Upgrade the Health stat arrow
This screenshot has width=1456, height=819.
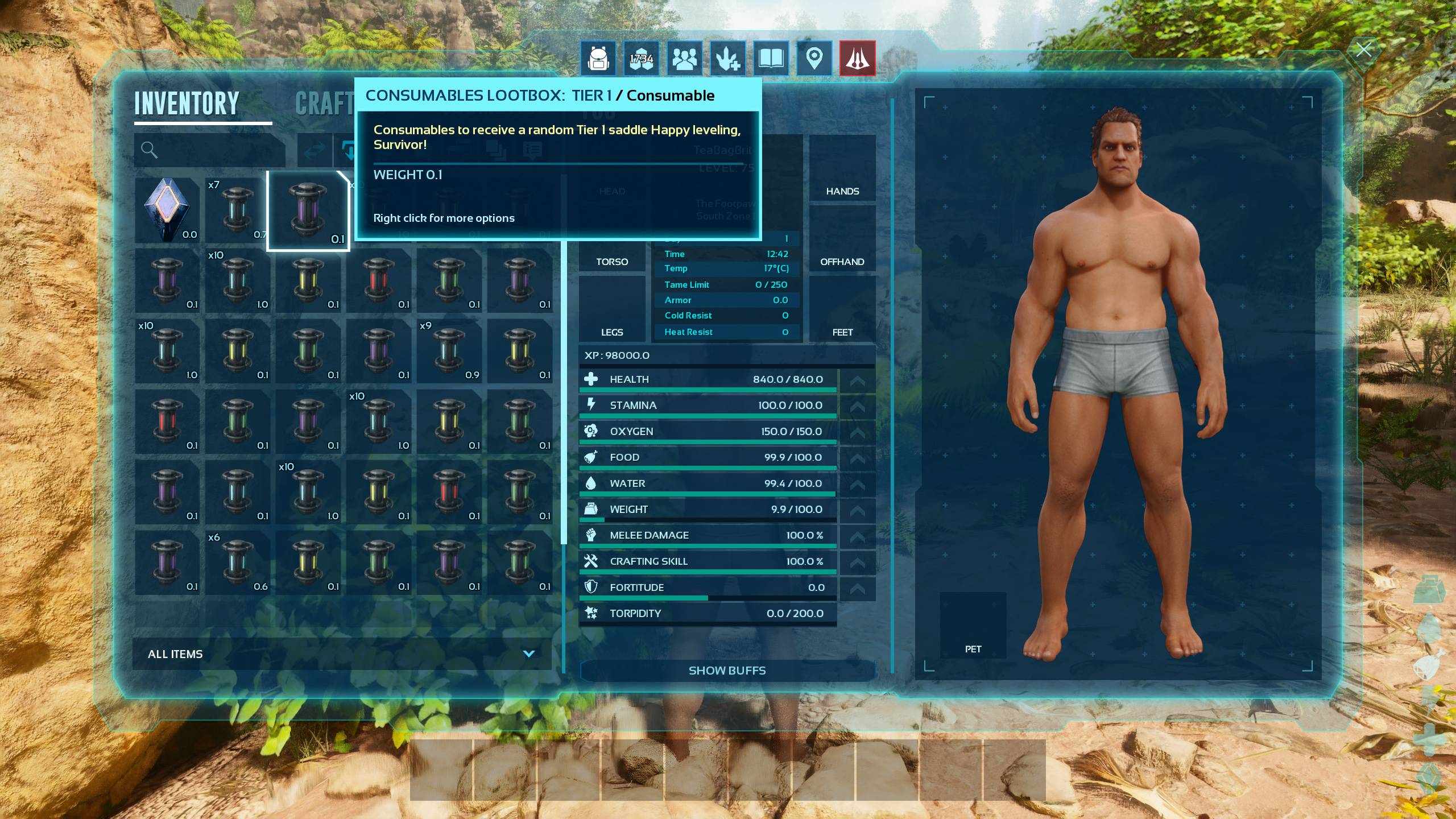pos(857,380)
